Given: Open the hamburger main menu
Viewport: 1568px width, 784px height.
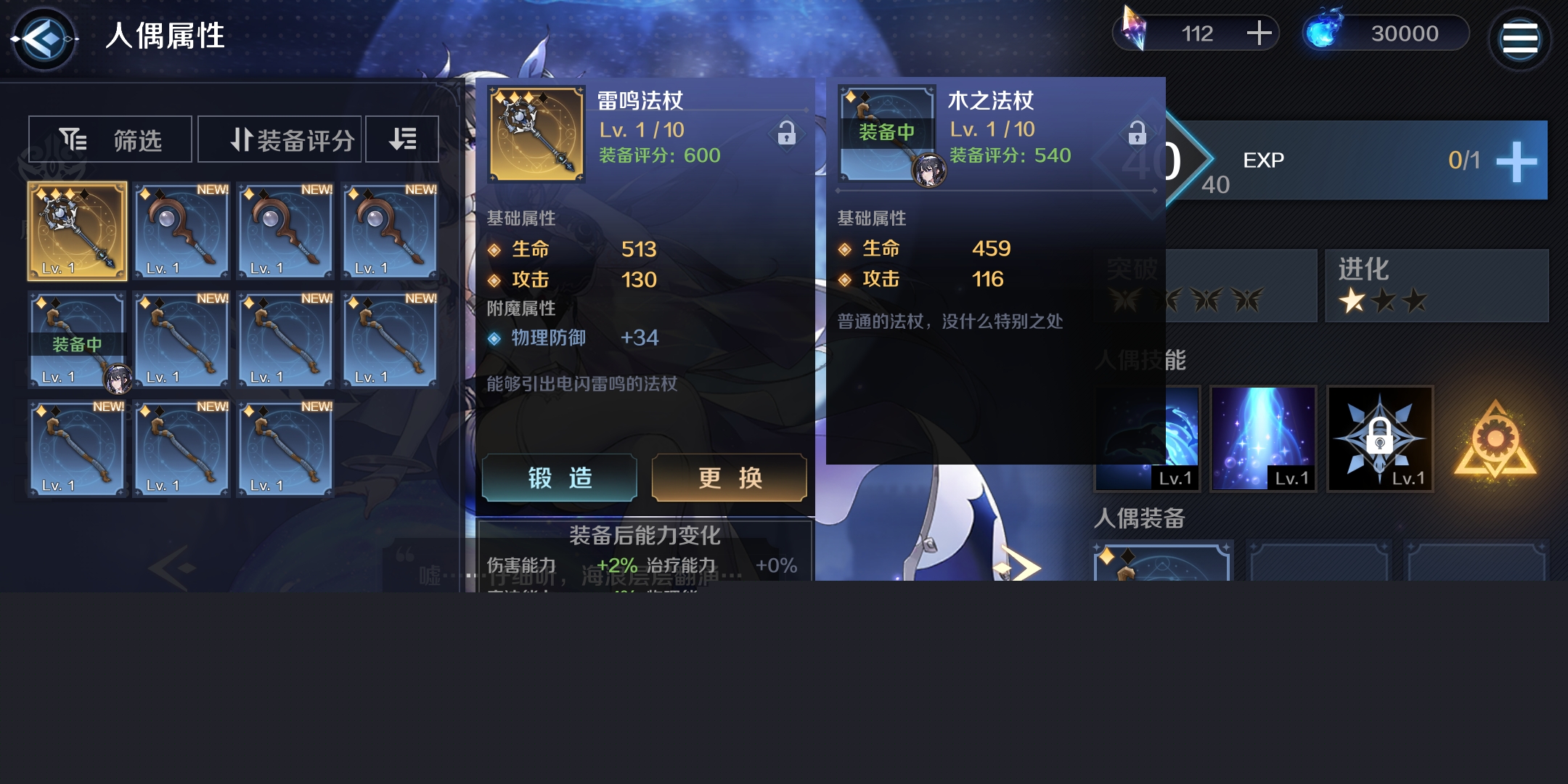Looking at the screenshot, I should coord(1519,38).
